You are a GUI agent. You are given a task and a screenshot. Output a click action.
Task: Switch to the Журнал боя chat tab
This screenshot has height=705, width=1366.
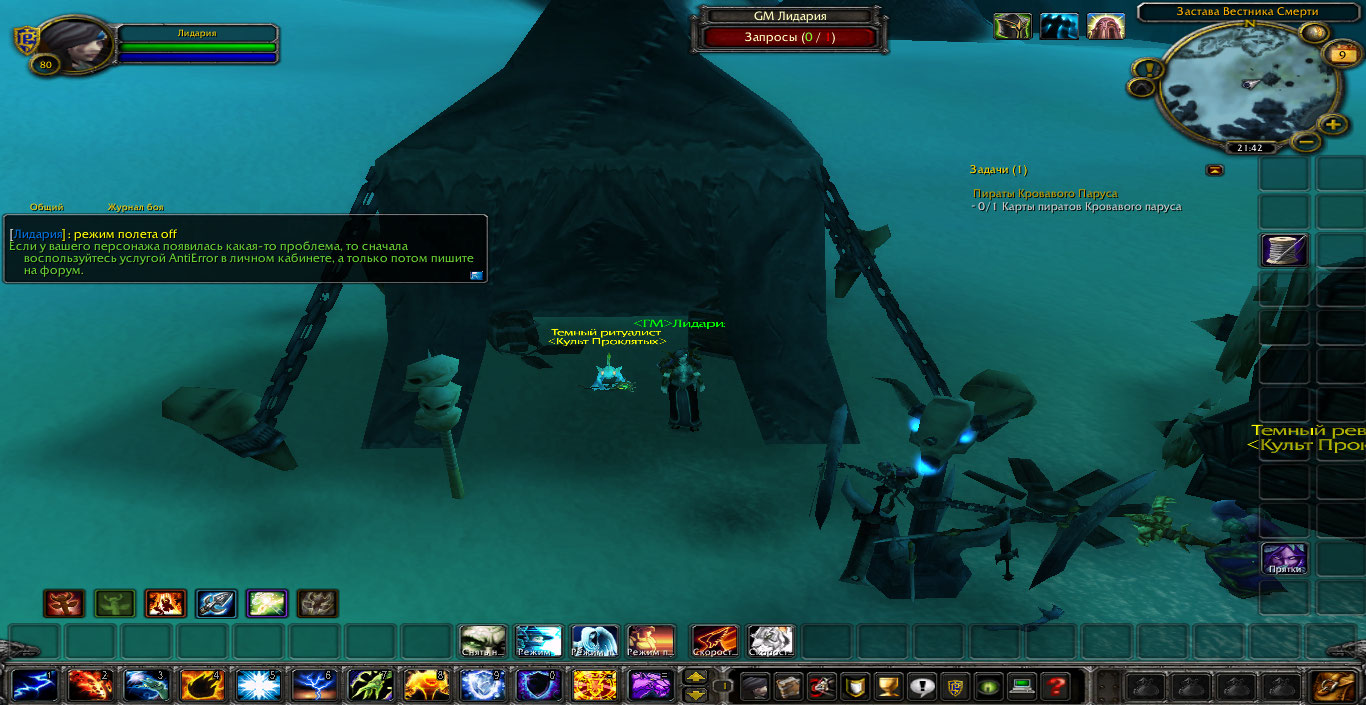136,207
